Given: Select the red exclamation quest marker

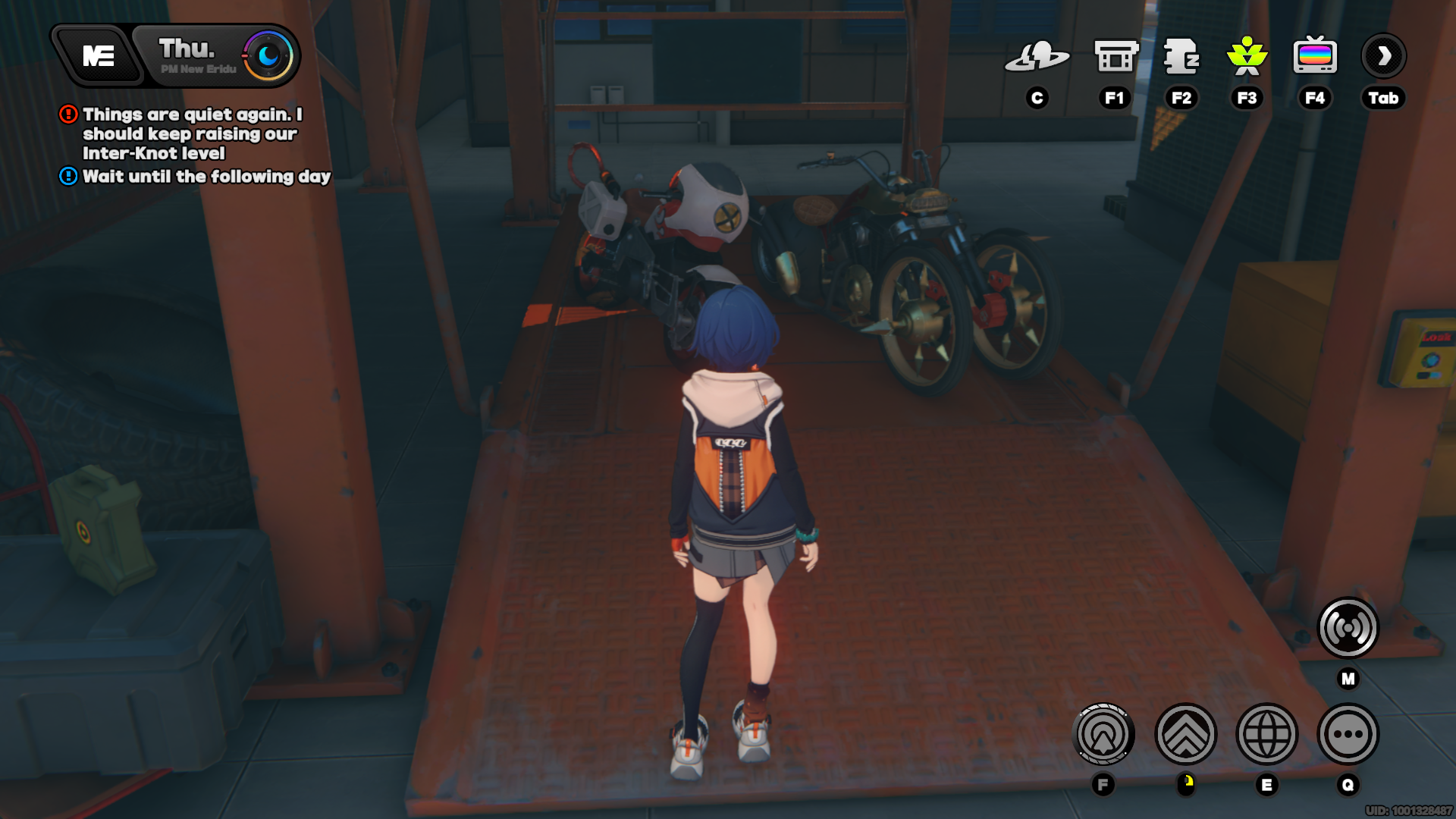Looking at the screenshot, I should (67, 115).
